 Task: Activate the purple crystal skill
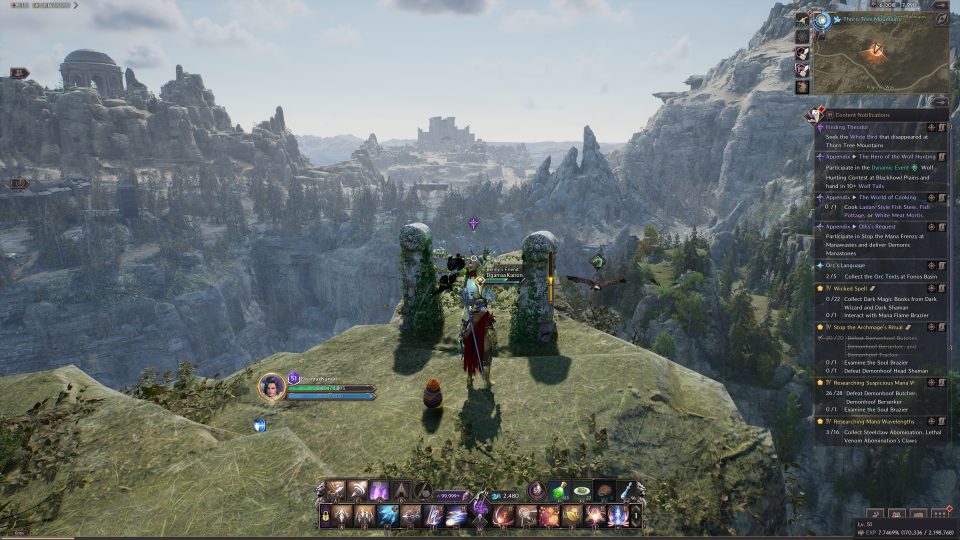point(379,491)
